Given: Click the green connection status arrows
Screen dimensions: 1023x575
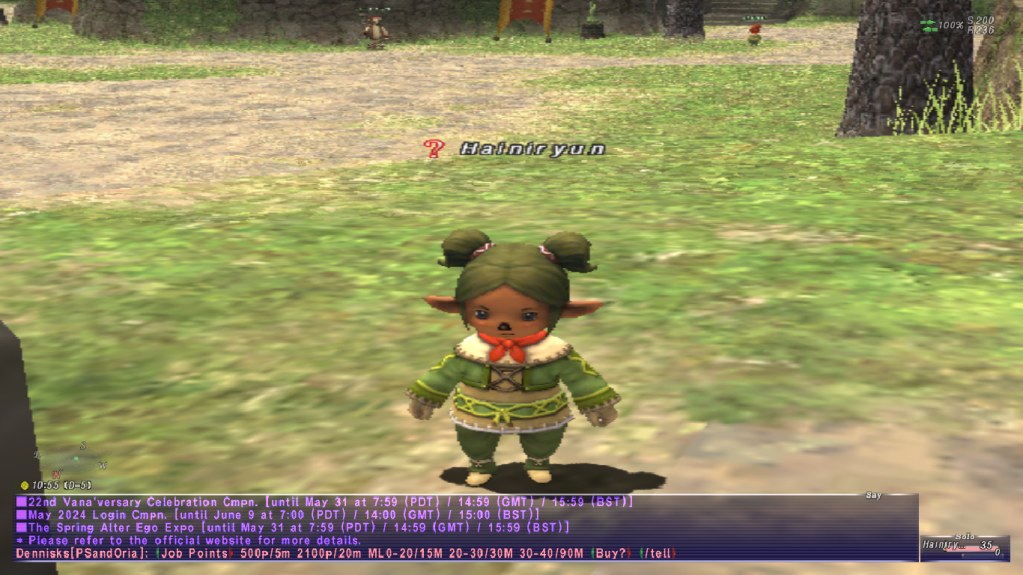Looking at the screenshot, I should [929, 26].
